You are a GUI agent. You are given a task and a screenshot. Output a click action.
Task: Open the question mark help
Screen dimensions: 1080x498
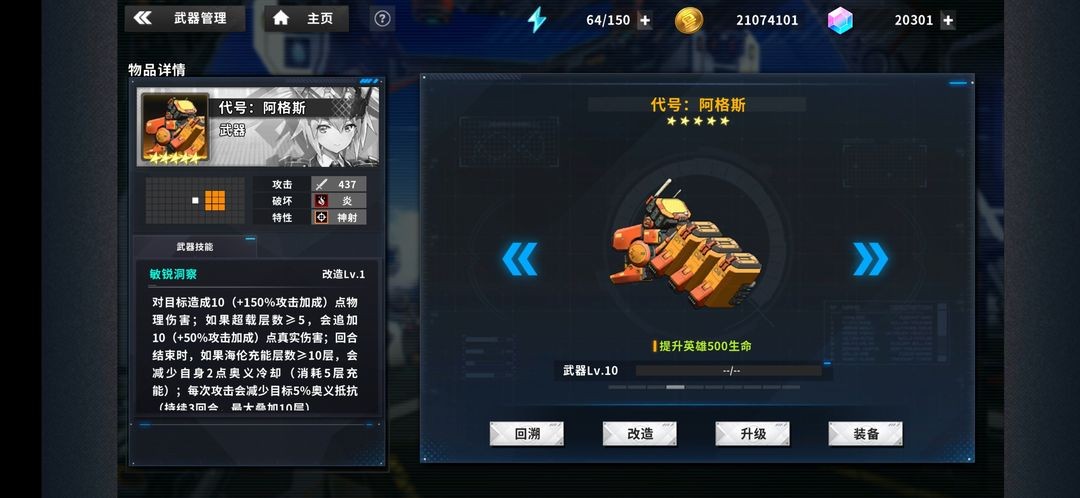(x=381, y=18)
